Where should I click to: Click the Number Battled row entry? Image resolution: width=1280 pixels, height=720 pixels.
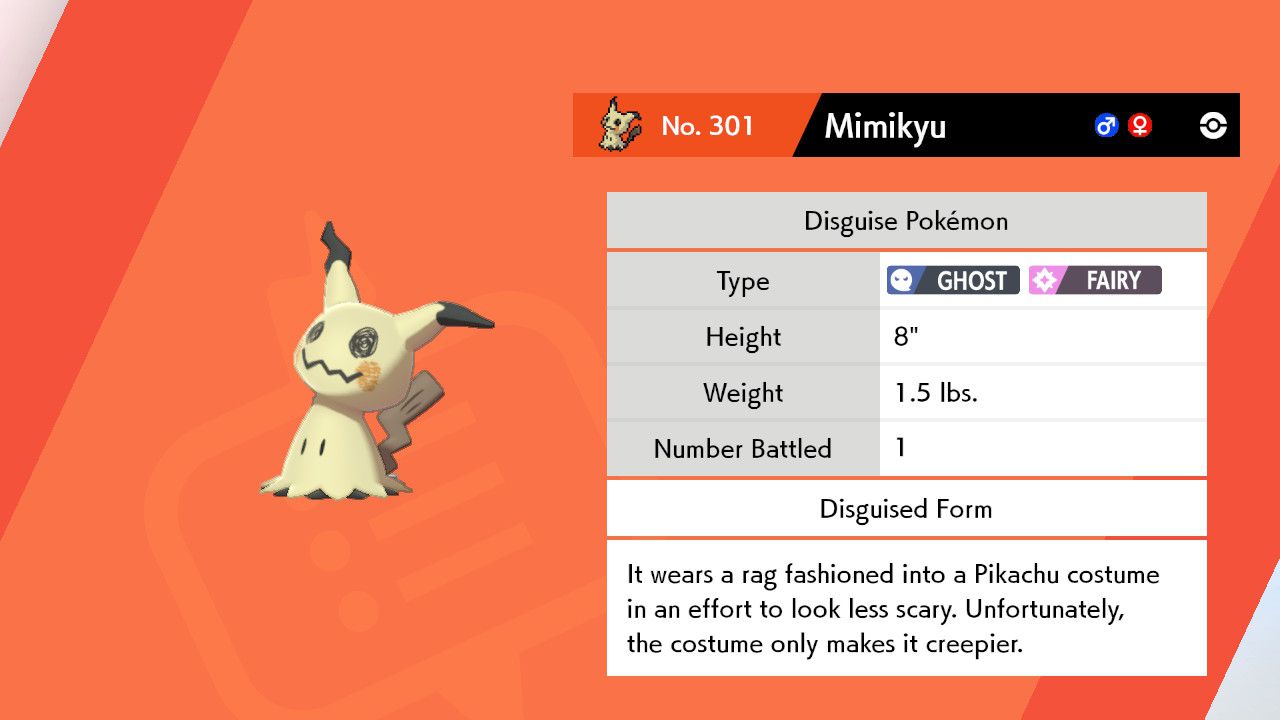click(742, 449)
